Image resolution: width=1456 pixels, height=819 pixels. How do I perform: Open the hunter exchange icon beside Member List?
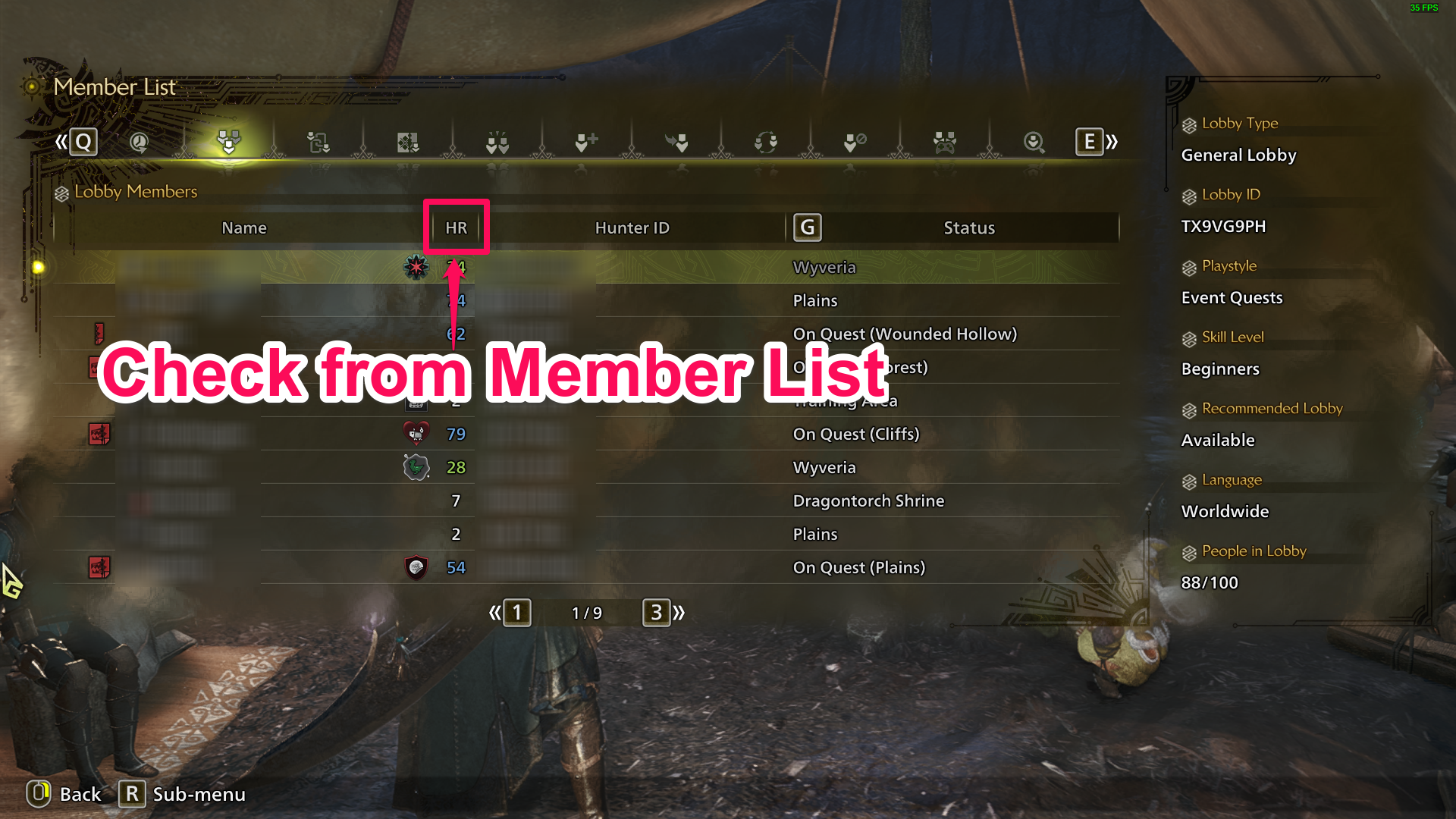(x=318, y=142)
